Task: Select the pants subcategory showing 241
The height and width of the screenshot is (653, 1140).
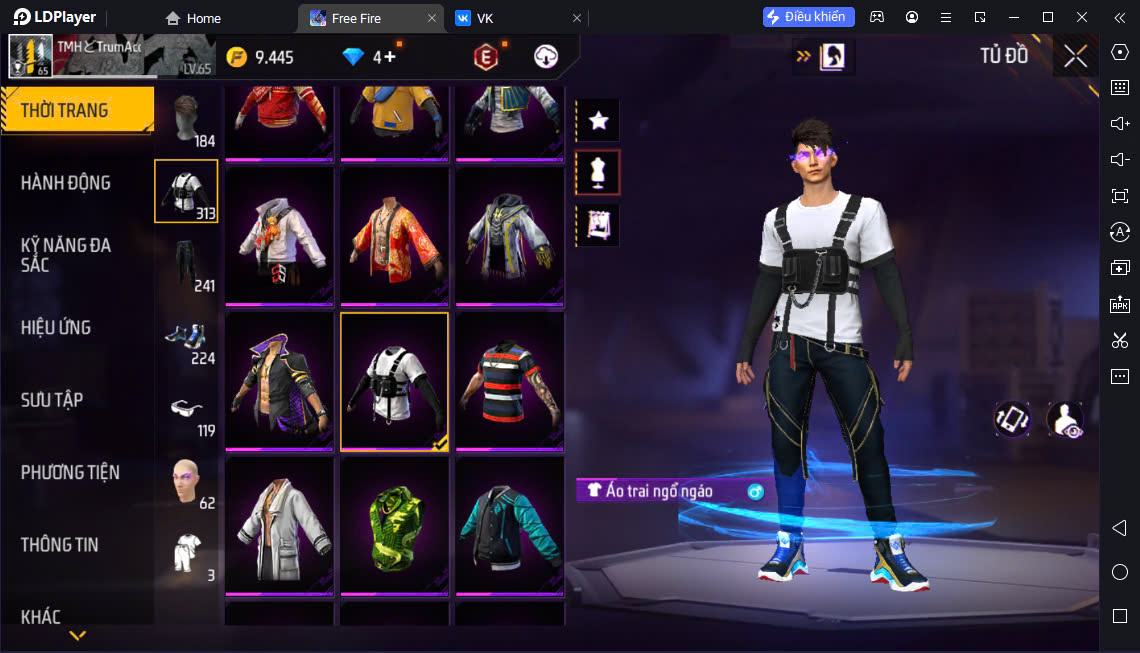Action: point(187,265)
